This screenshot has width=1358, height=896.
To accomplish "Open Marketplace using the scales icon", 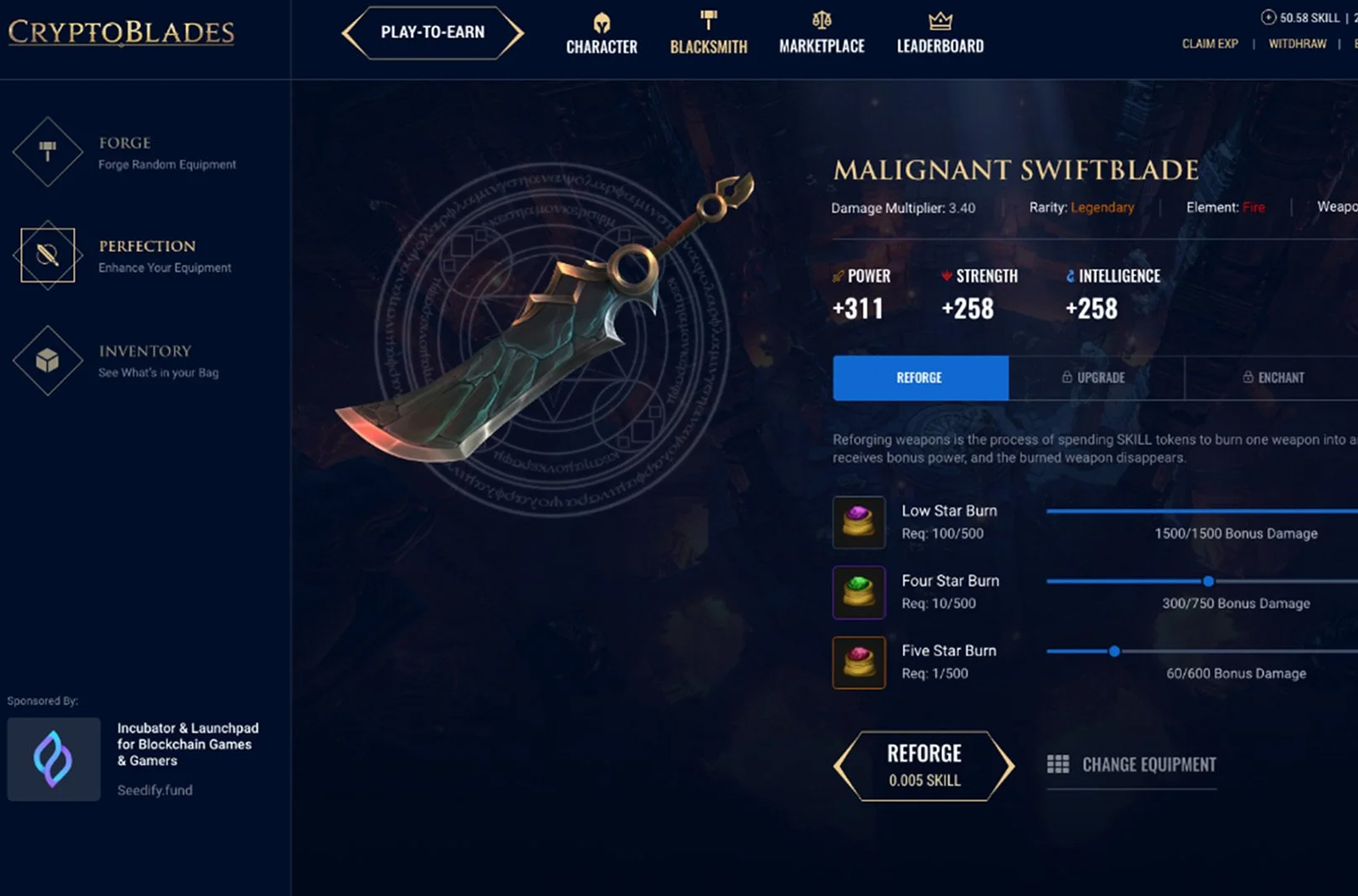I will tap(821, 21).
